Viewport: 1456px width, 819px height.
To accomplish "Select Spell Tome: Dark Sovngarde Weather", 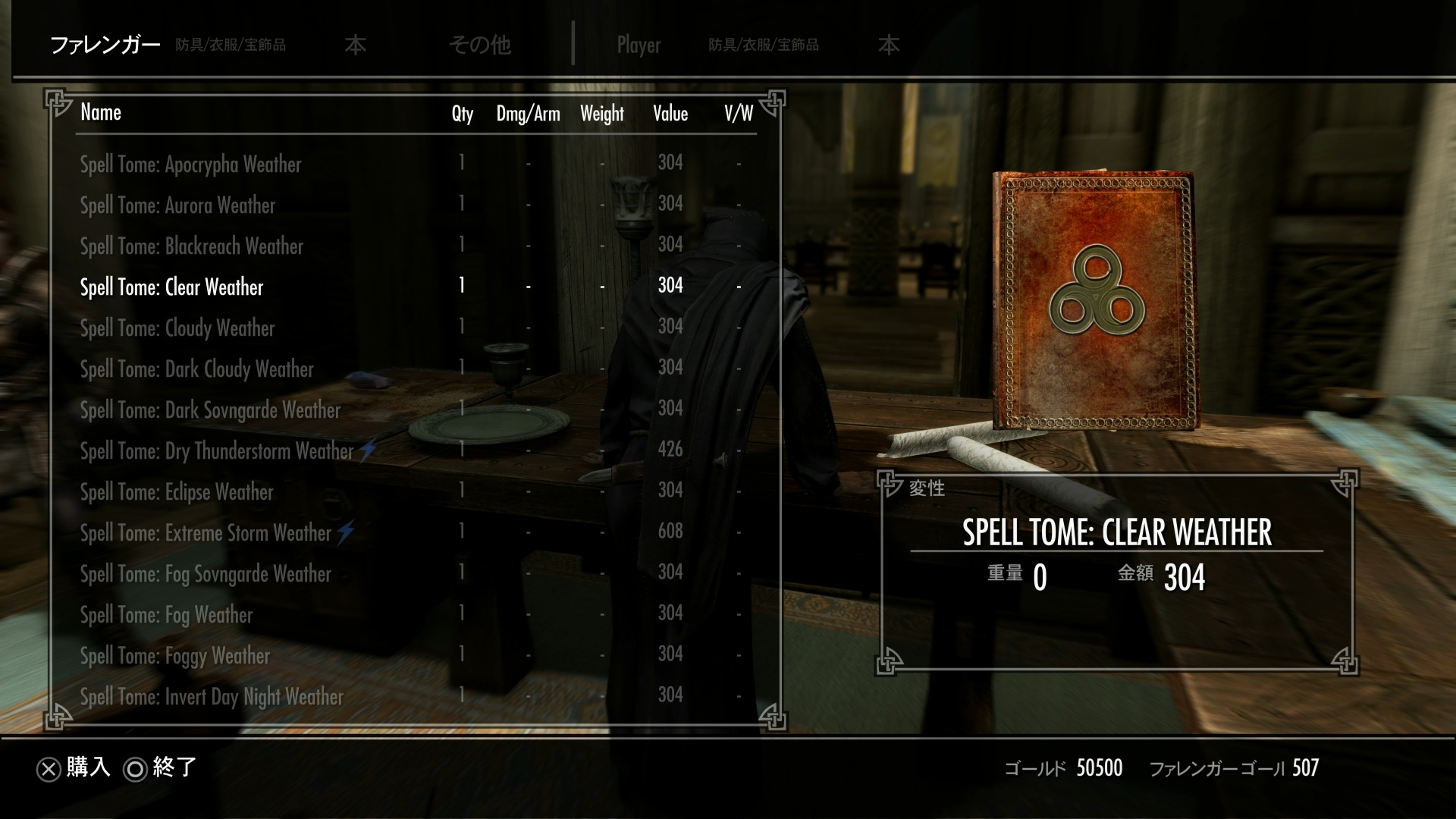I will (x=211, y=410).
